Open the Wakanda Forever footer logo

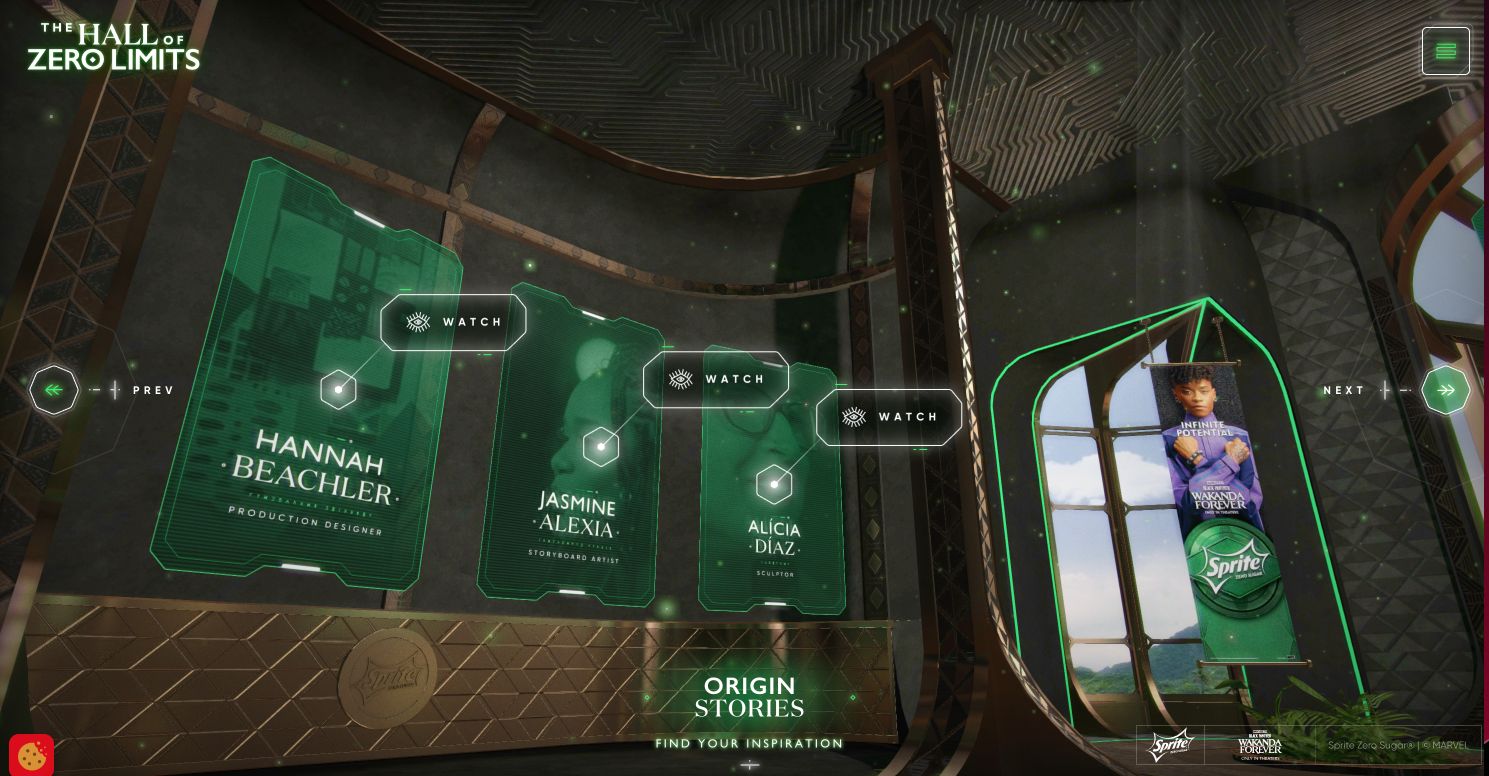1259,745
